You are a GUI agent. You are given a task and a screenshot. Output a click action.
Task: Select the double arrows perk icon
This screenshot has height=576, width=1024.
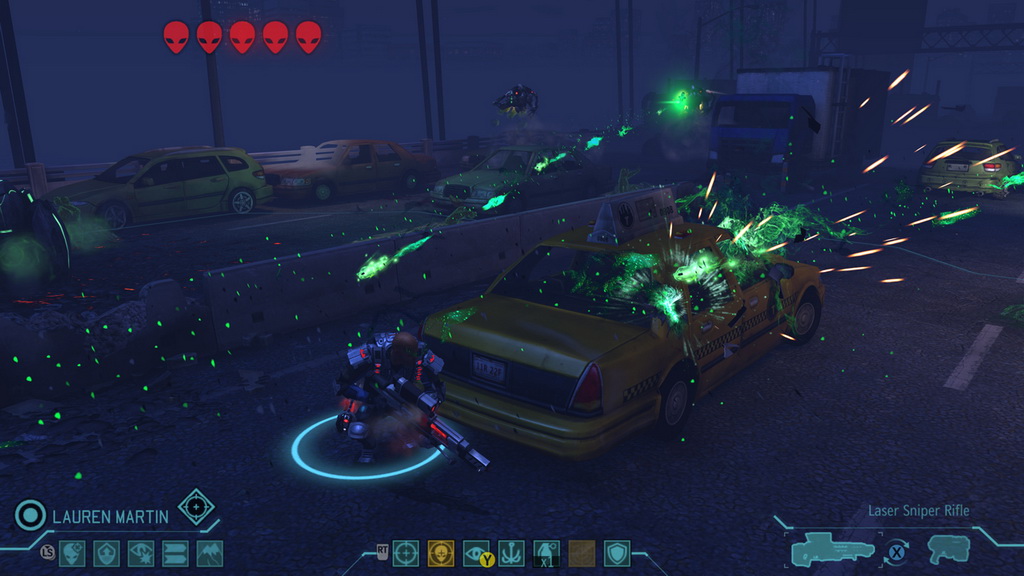(175, 553)
